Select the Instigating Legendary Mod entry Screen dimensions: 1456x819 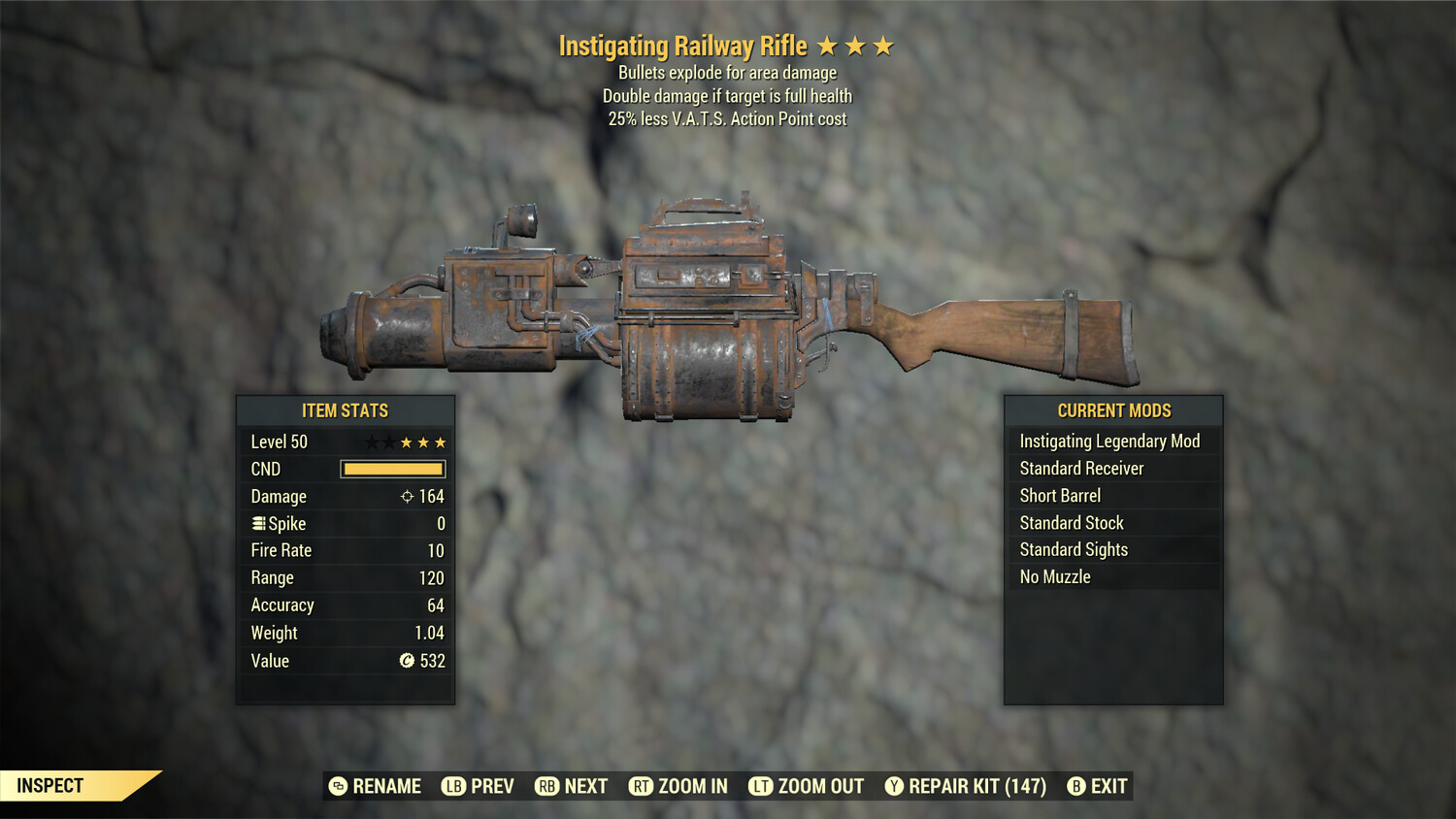[1109, 441]
